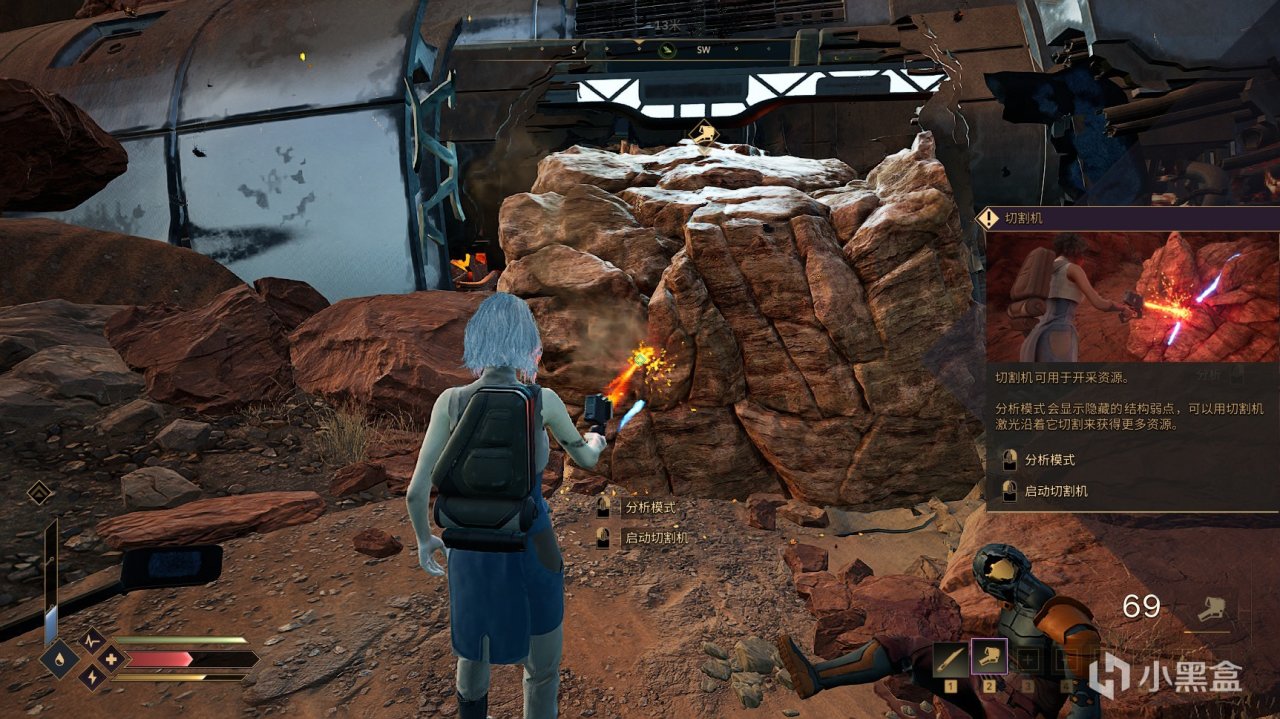The width and height of the screenshot is (1280, 719).
Task: Click the cross-shaped health icon
Action: (x=110, y=659)
